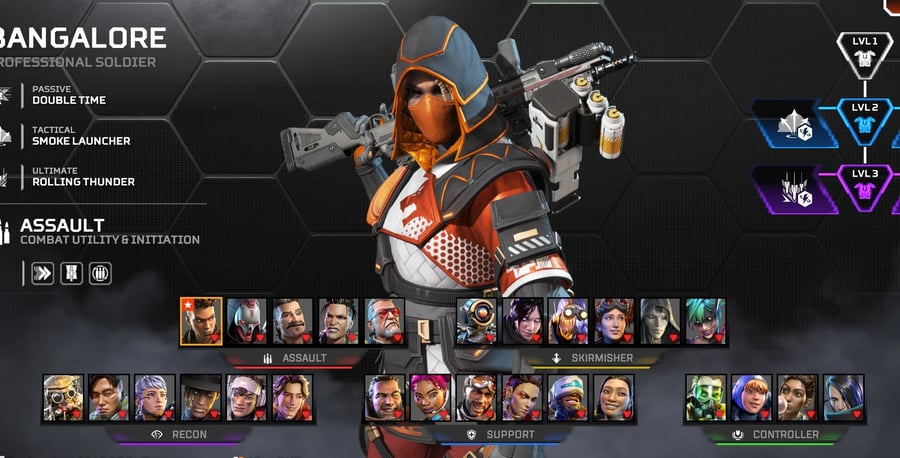Select Wattson from the Controller legends
Image resolution: width=900 pixels, height=458 pixels.
pos(751,397)
